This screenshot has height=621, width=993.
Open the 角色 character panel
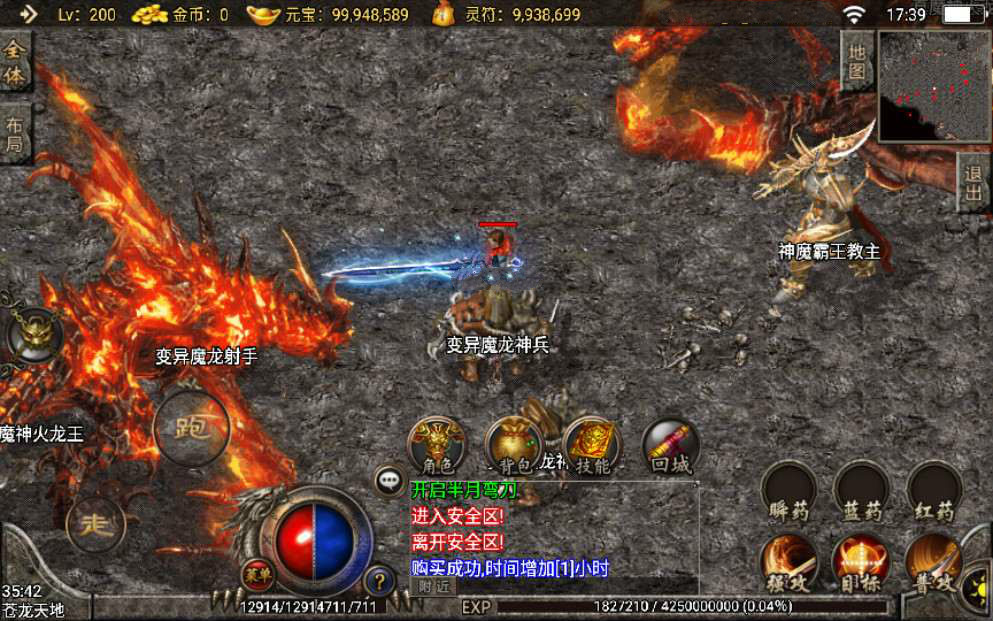[x=437, y=445]
